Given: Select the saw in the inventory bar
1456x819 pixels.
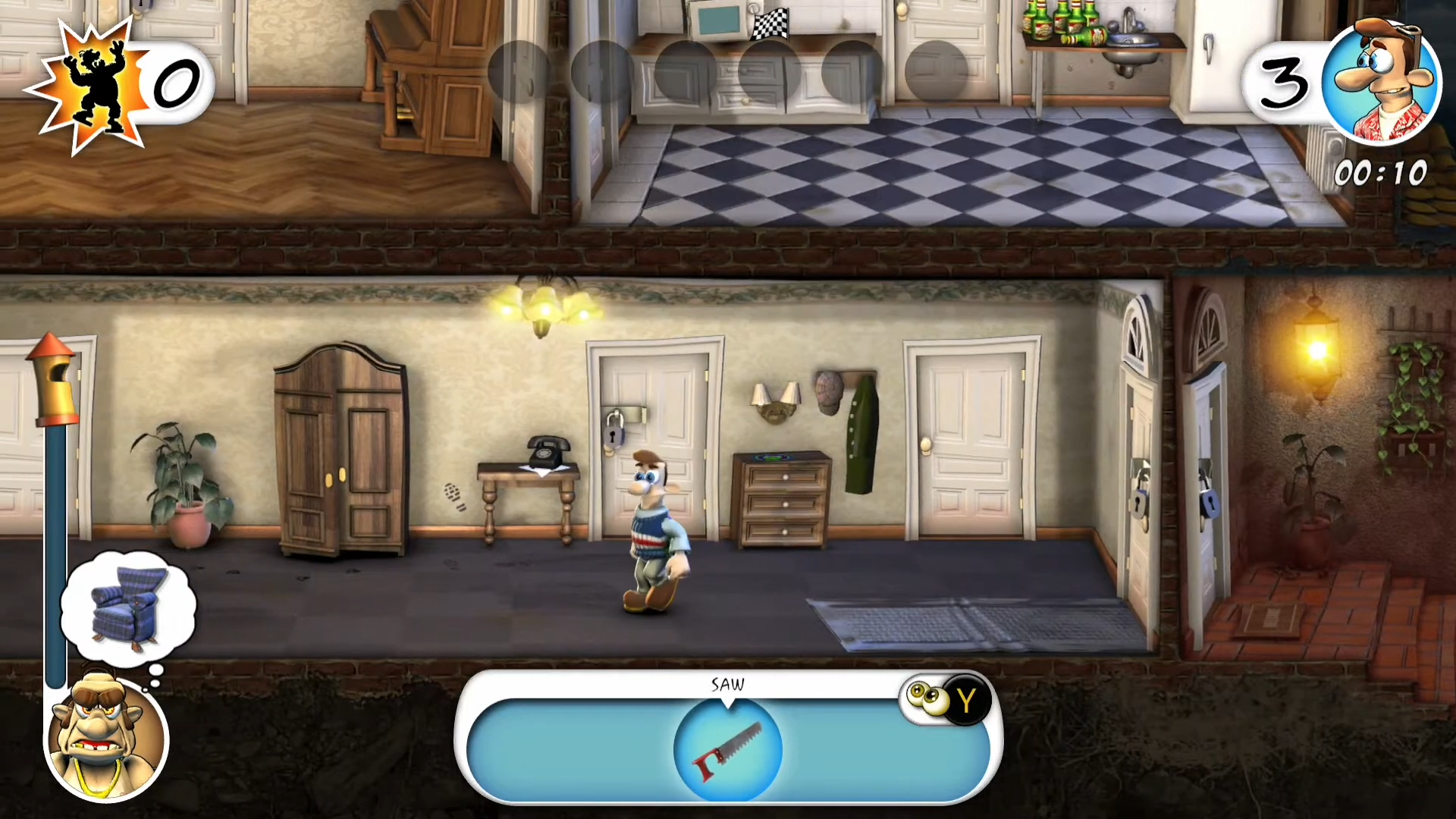Looking at the screenshot, I should click(727, 749).
